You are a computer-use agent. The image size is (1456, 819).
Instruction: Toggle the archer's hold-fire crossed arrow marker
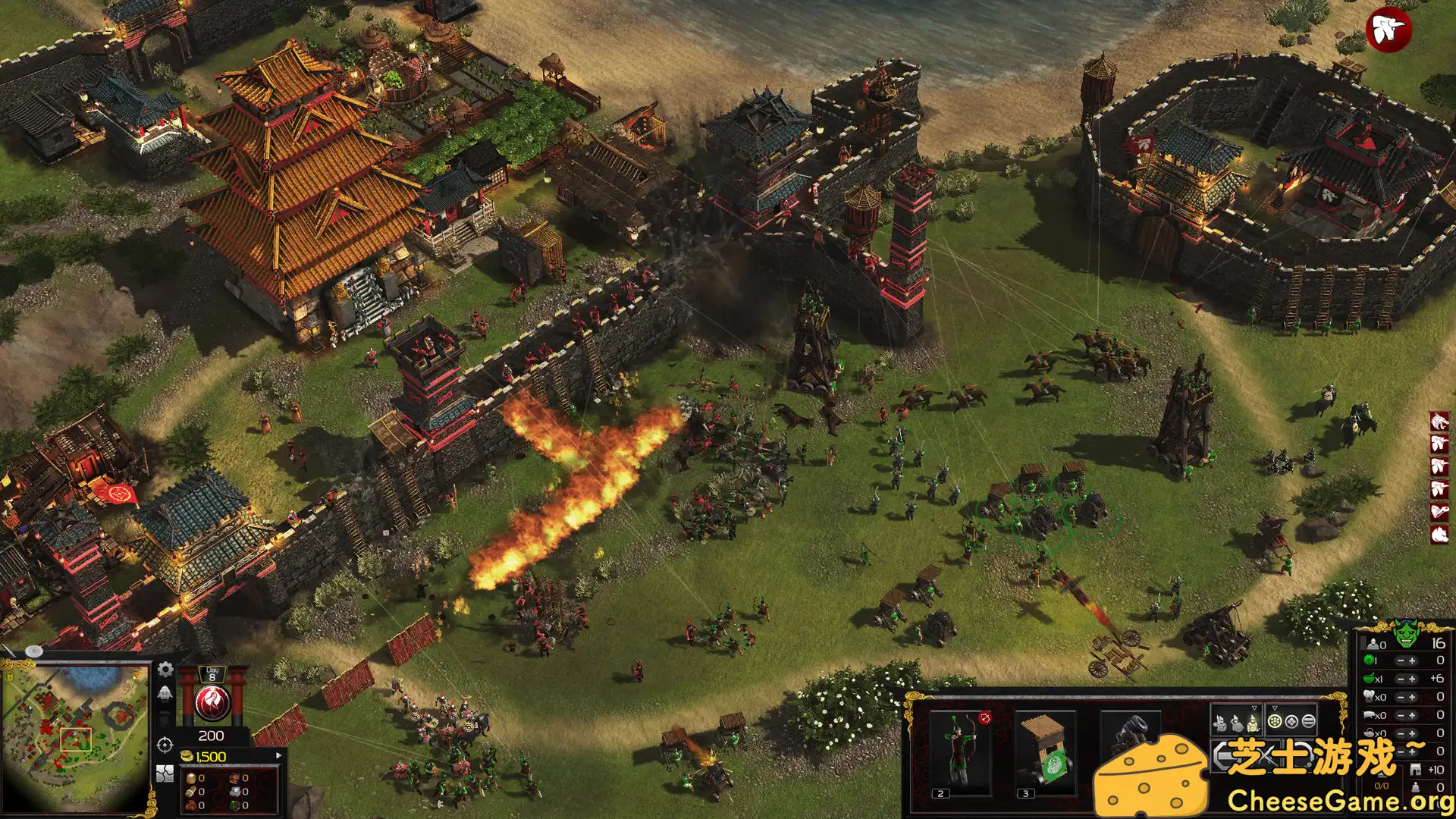984,718
